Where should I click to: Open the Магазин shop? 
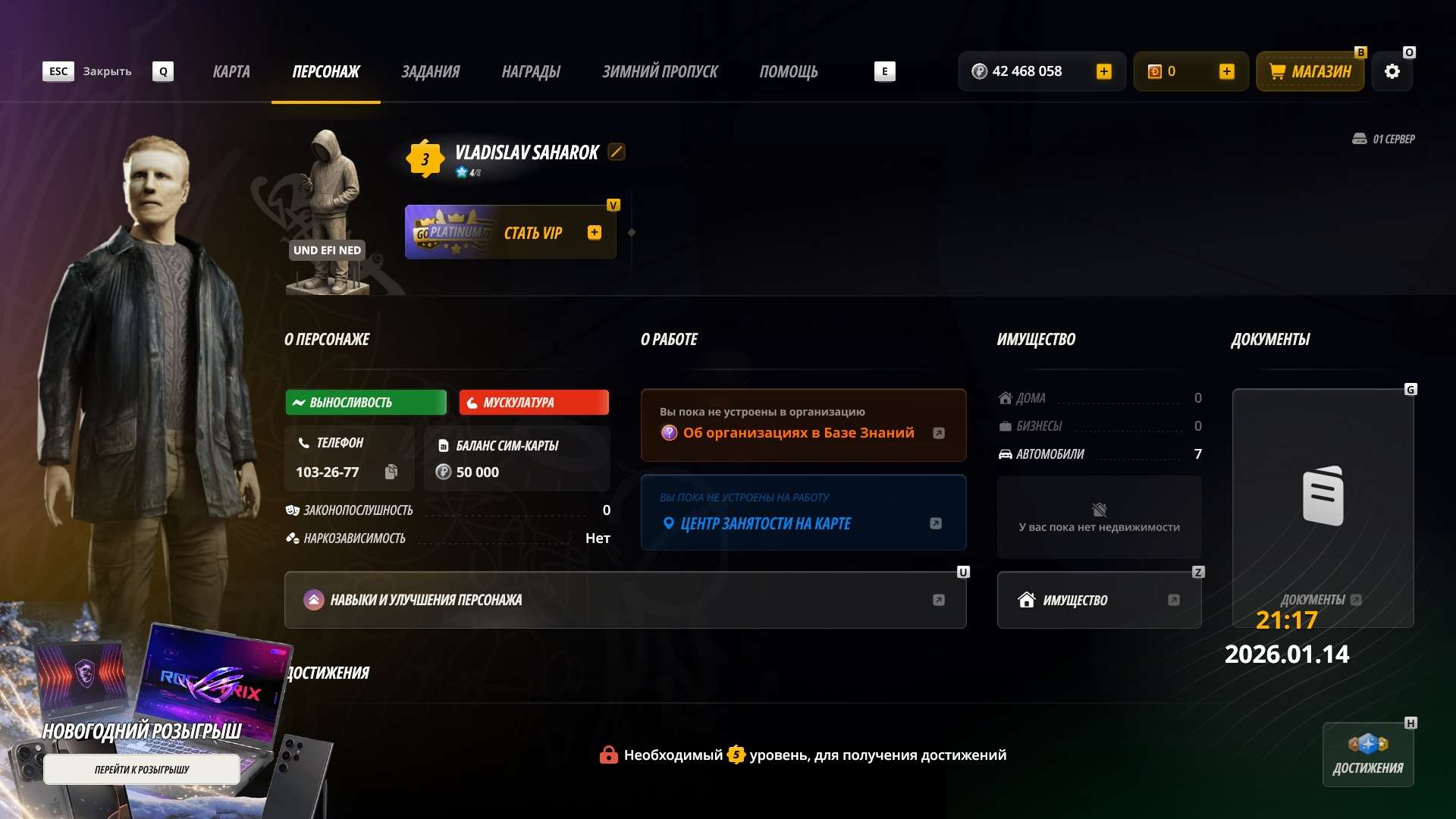pyautogui.click(x=1310, y=71)
